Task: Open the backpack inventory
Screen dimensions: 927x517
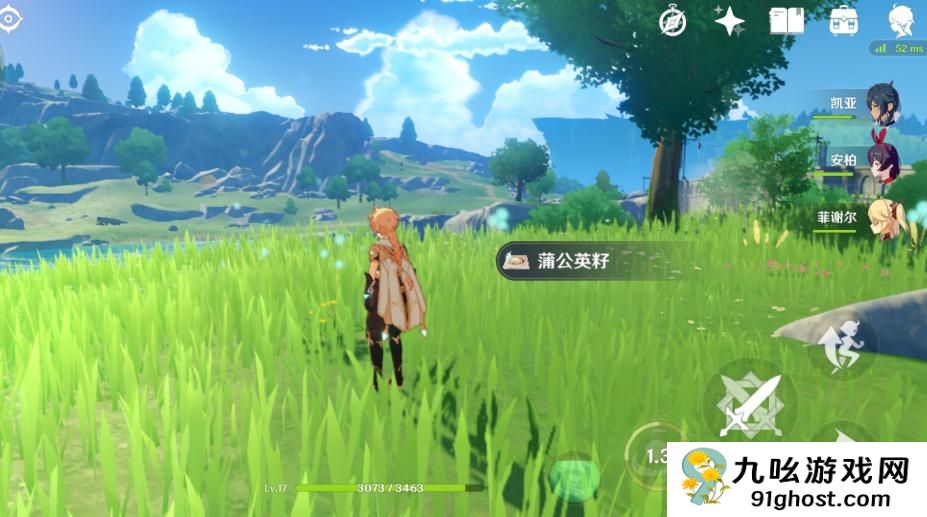Action: [844, 21]
